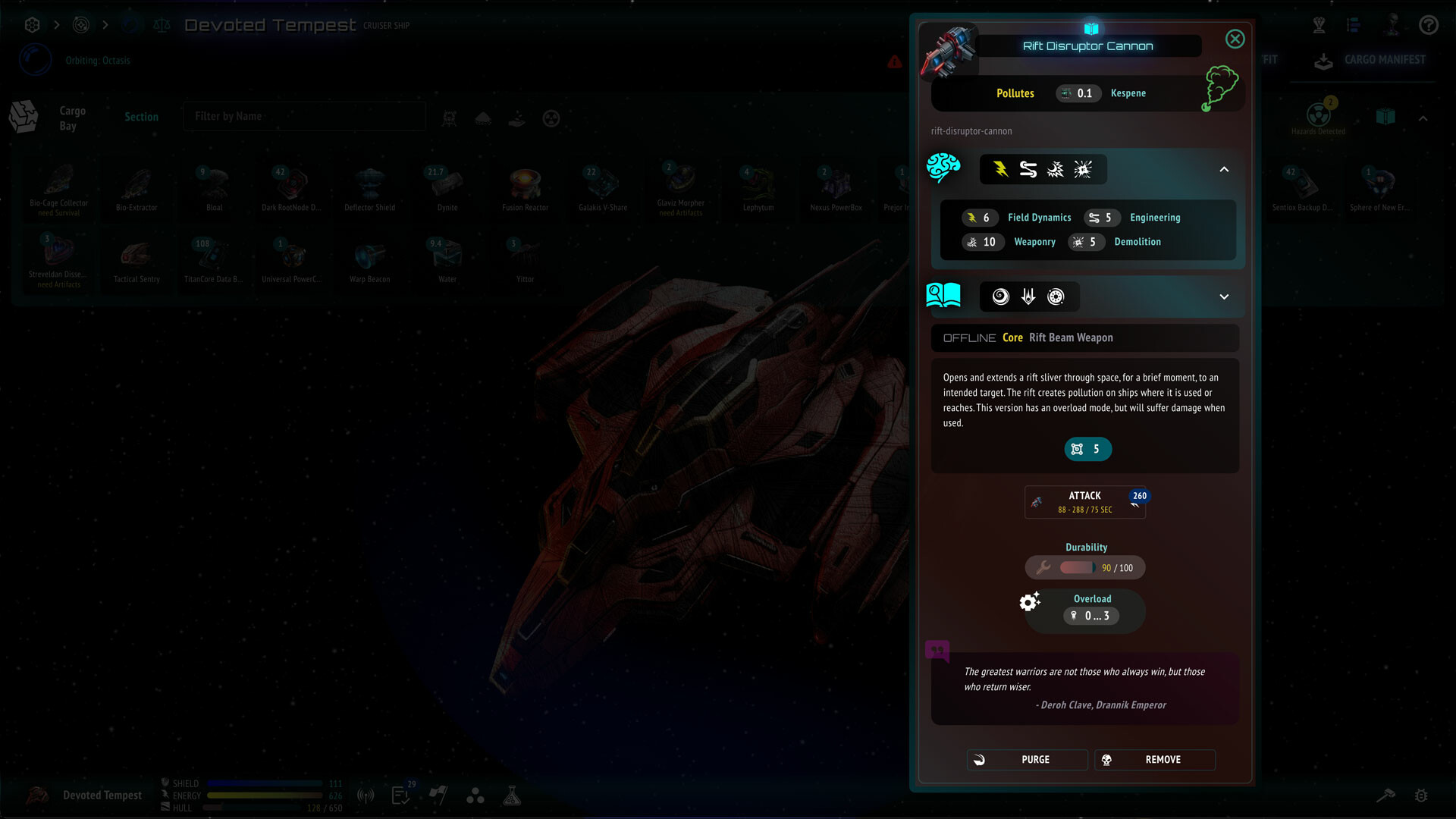Select the flag icon in the bottom bar
The height and width of the screenshot is (819, 1456).
[x=438, y=795]
